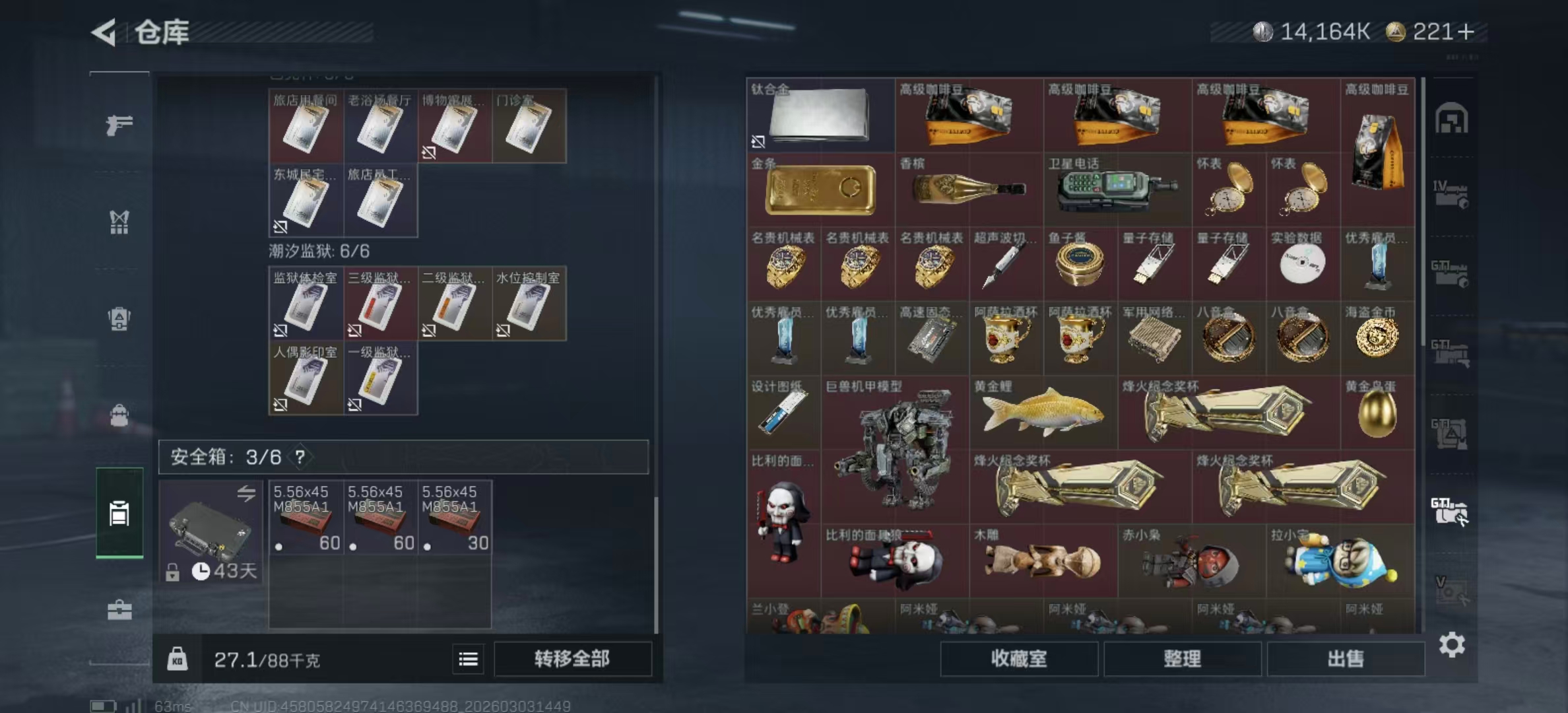Click the GTI weapon modification icon on right sidebar

click(1449, 510)
